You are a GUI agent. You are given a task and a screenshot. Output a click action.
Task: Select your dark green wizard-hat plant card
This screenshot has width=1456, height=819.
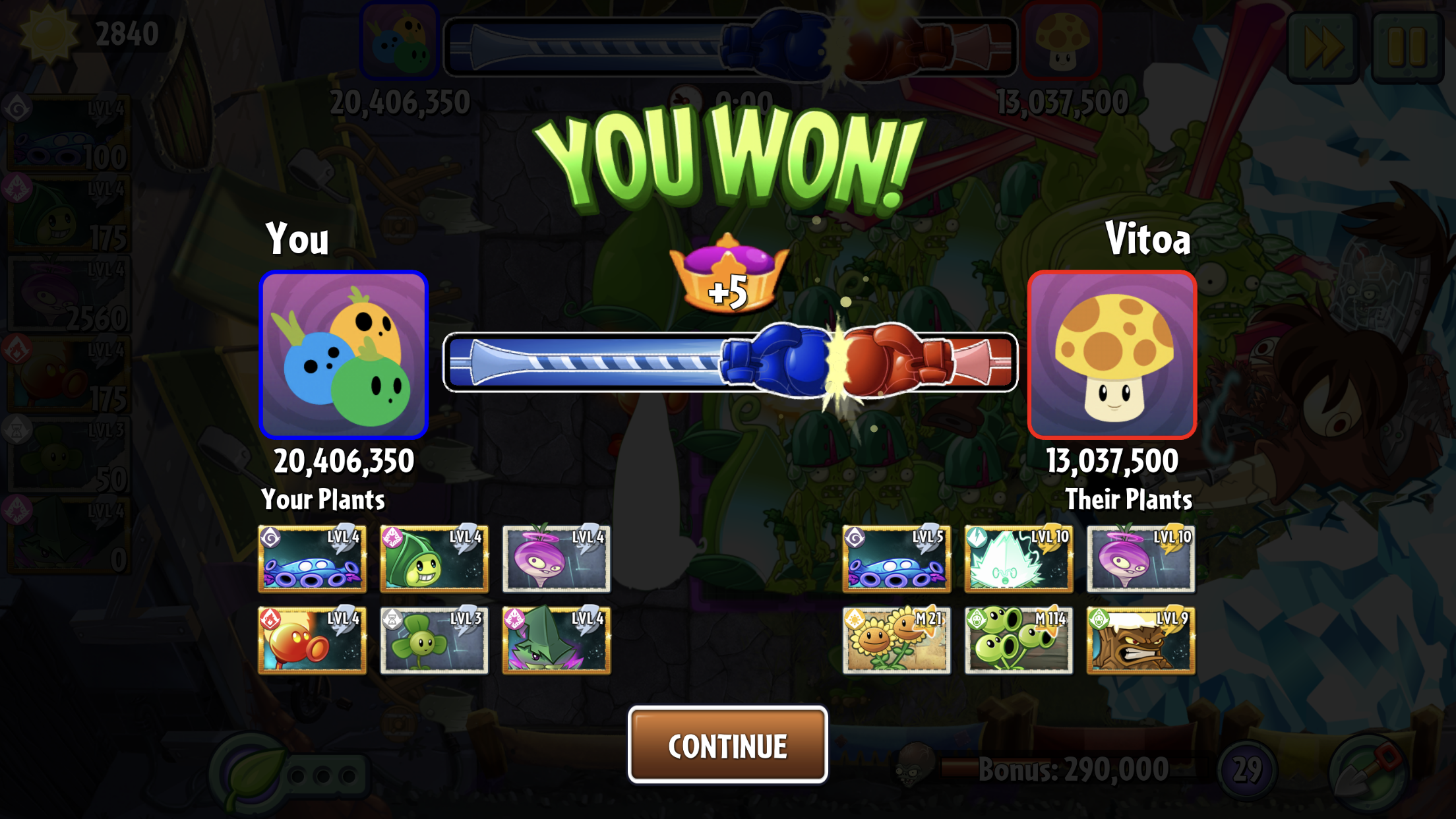click(556, 640)
